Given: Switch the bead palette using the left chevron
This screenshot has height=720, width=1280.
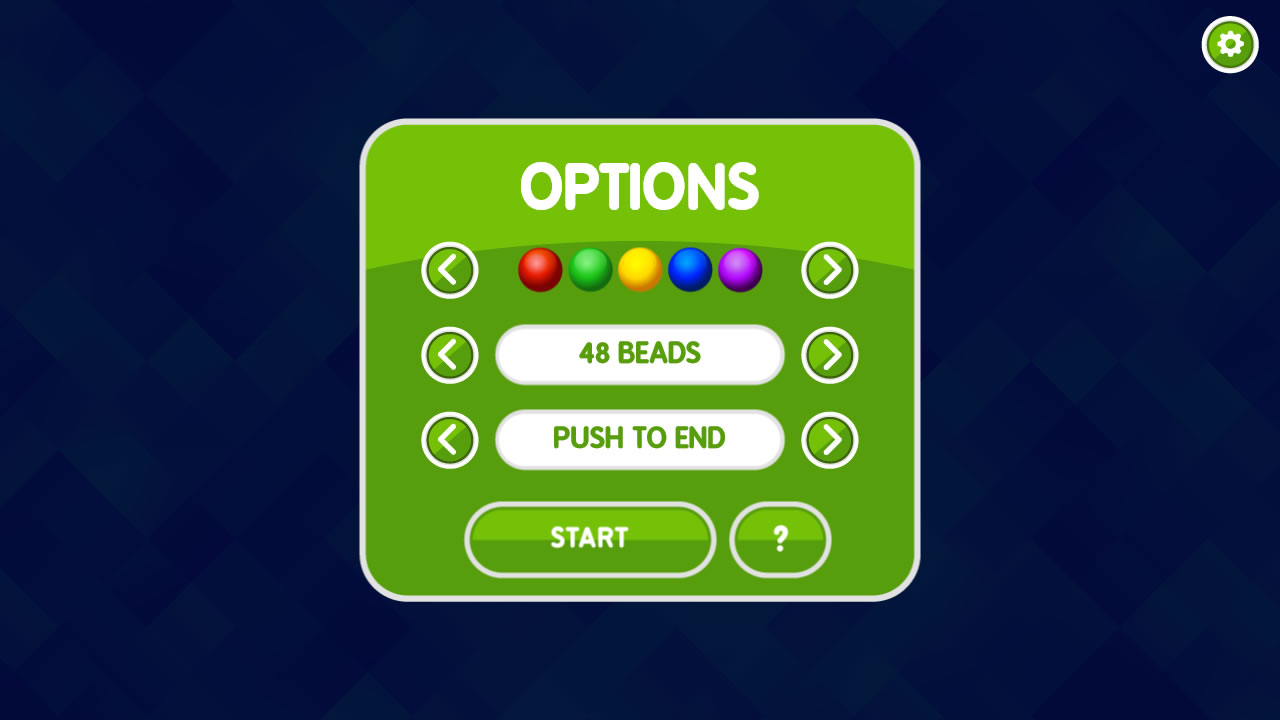Looking at the screenshot, I should click(449, 269).
